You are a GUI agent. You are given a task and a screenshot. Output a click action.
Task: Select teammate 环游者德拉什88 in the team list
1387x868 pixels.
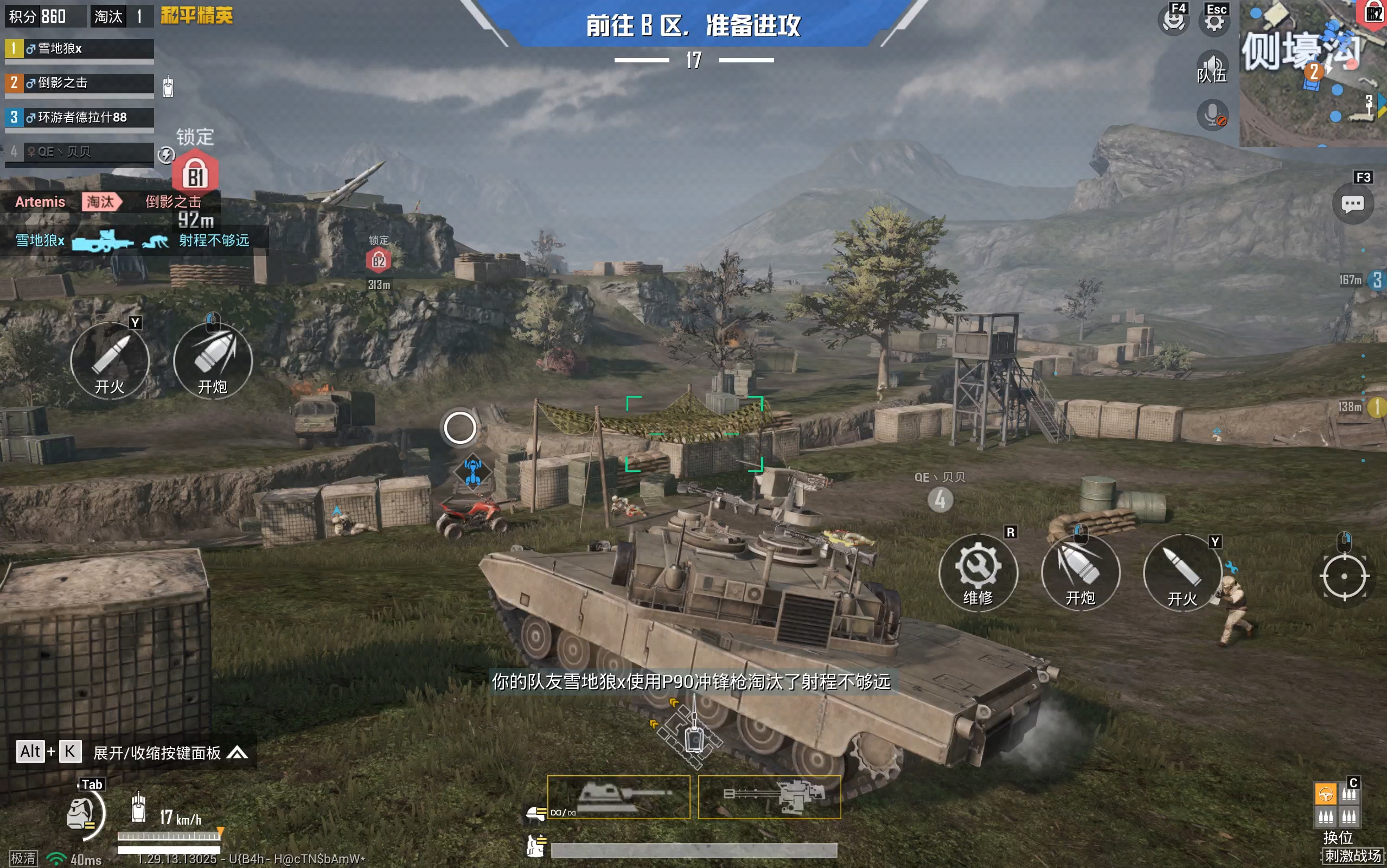[x=79, y=118]
